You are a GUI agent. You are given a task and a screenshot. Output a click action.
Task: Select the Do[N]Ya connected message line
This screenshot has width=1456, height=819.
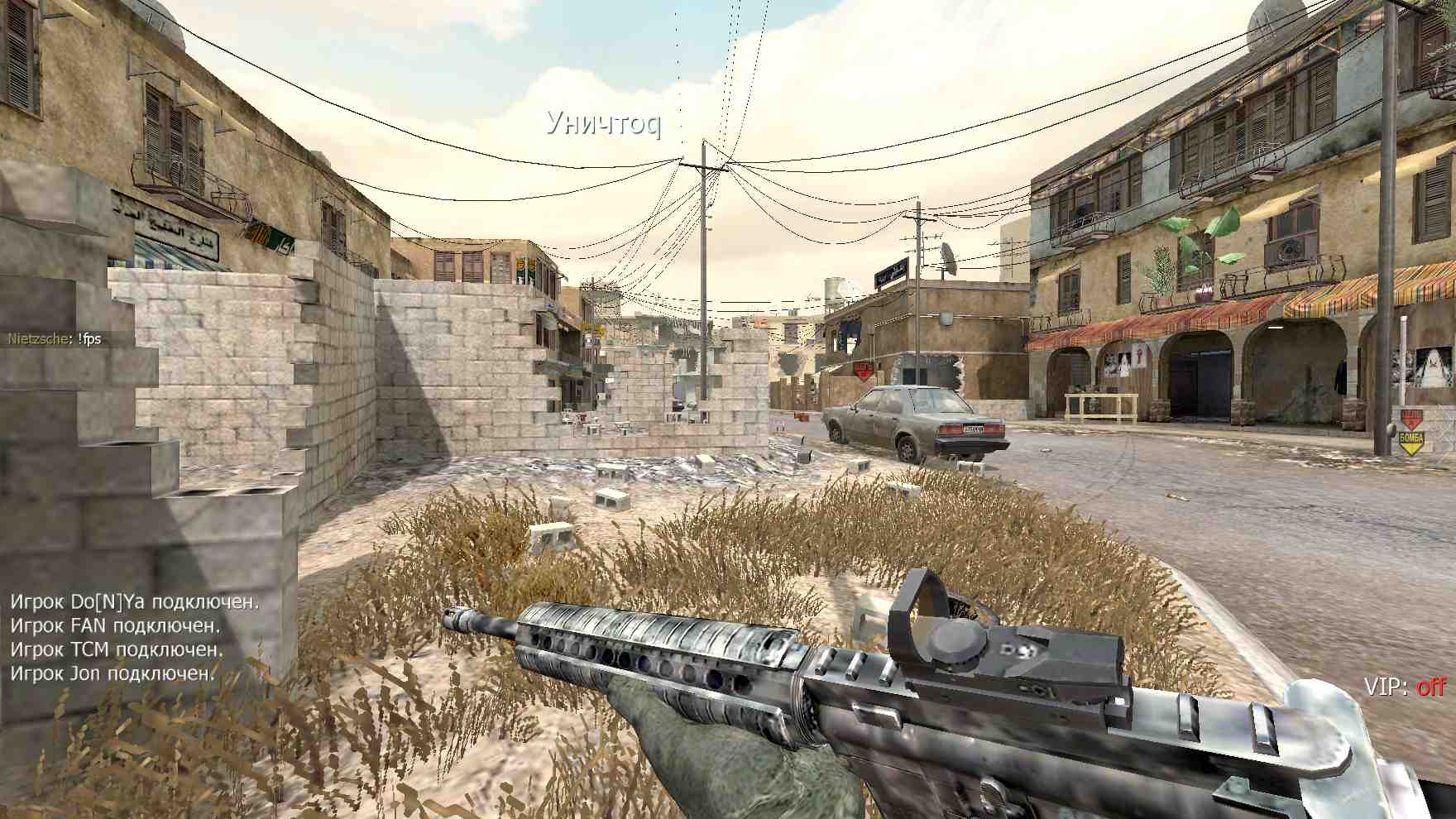coord(134,601)
